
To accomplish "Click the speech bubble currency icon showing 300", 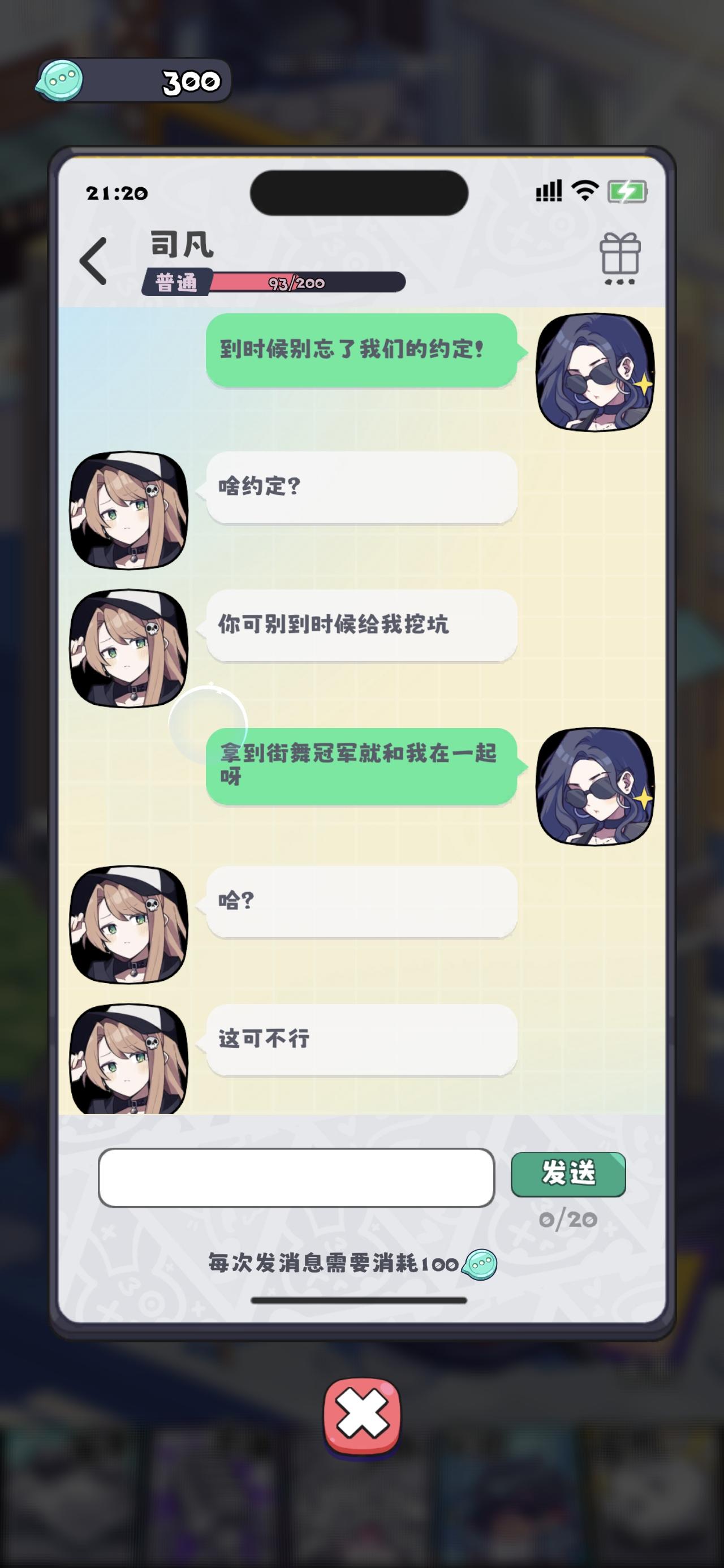I will tap(63, 81).
